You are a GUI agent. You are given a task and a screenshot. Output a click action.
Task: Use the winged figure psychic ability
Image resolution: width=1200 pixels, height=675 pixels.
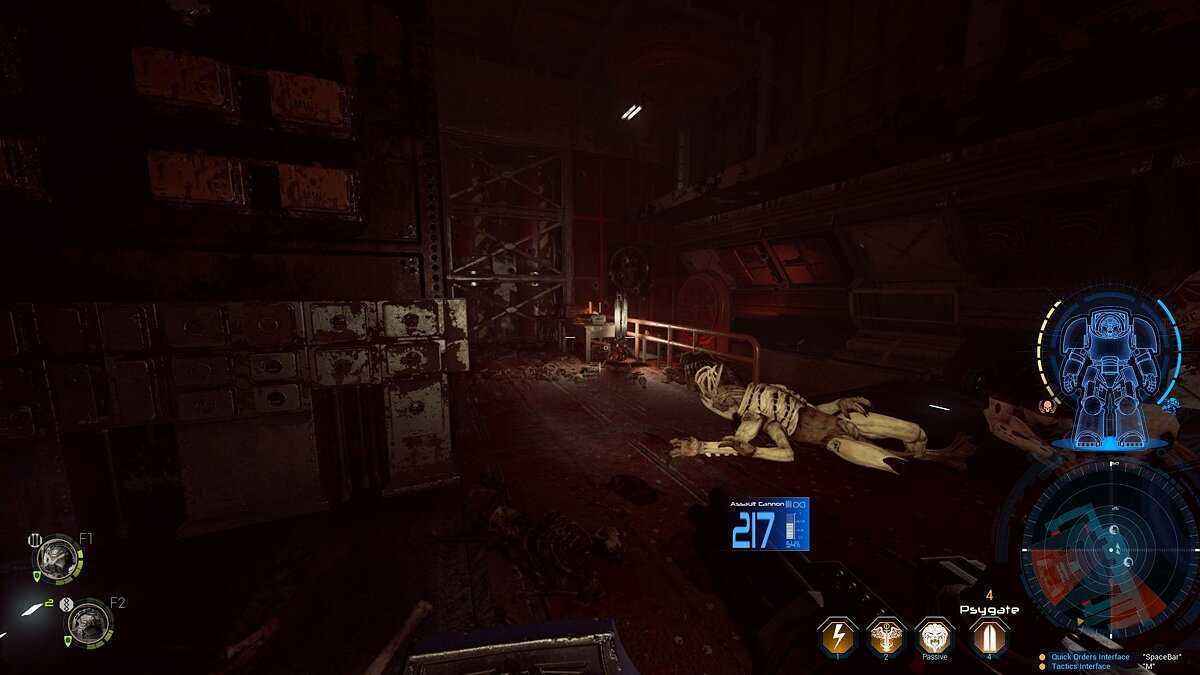[885, 635]
